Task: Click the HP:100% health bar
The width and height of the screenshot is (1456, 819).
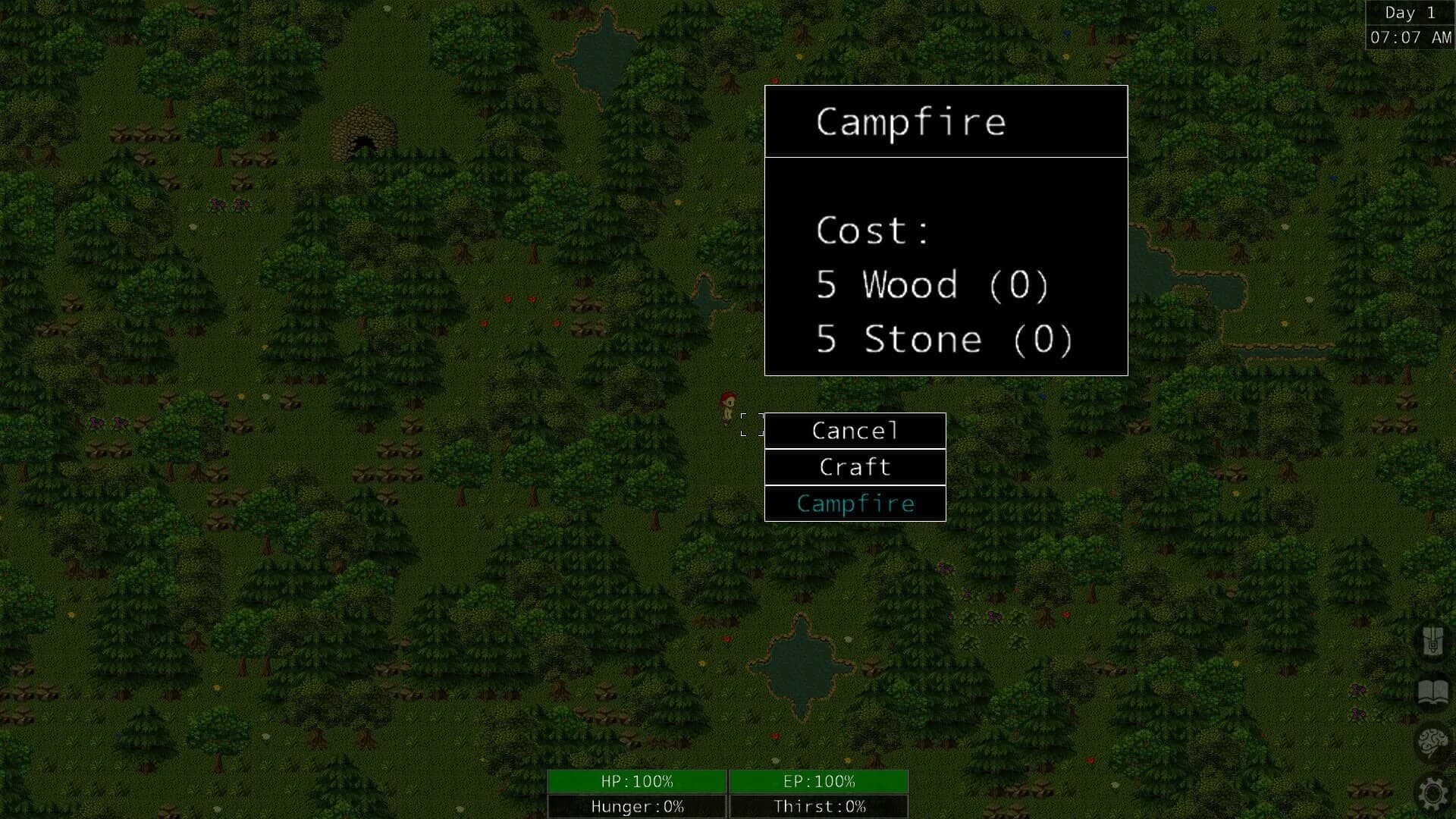Action: click(x=637, y=781)
